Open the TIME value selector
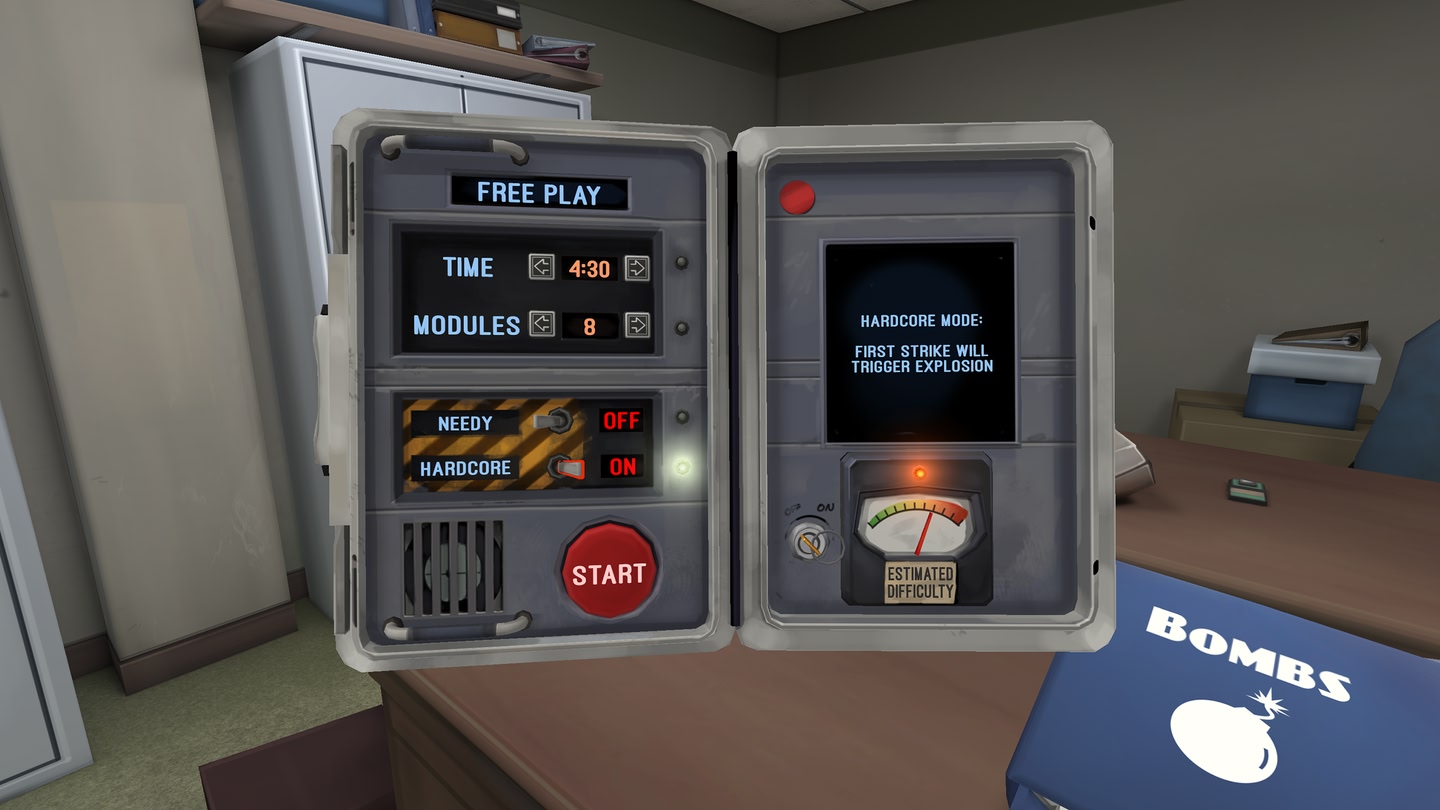This screenshot has width=1440, height=810. pyautogui.click(x=590, y=268)
